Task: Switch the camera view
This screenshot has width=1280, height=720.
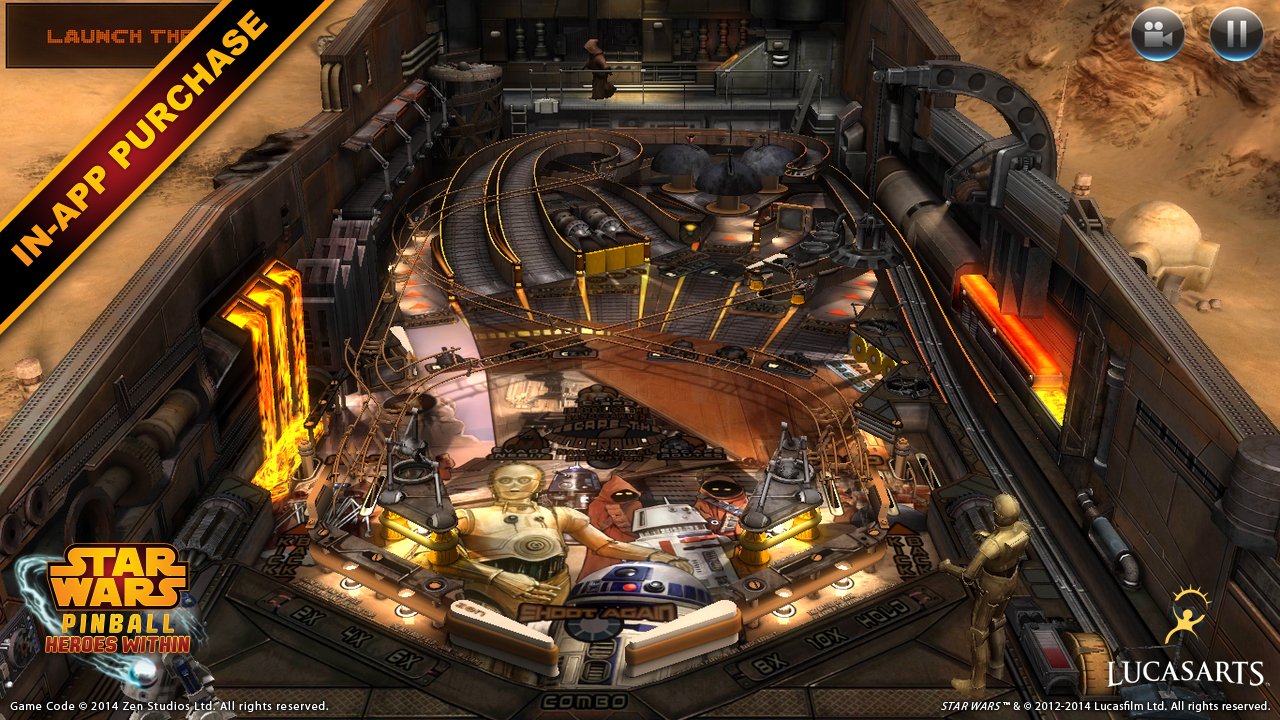Action: click(1158, 34)
